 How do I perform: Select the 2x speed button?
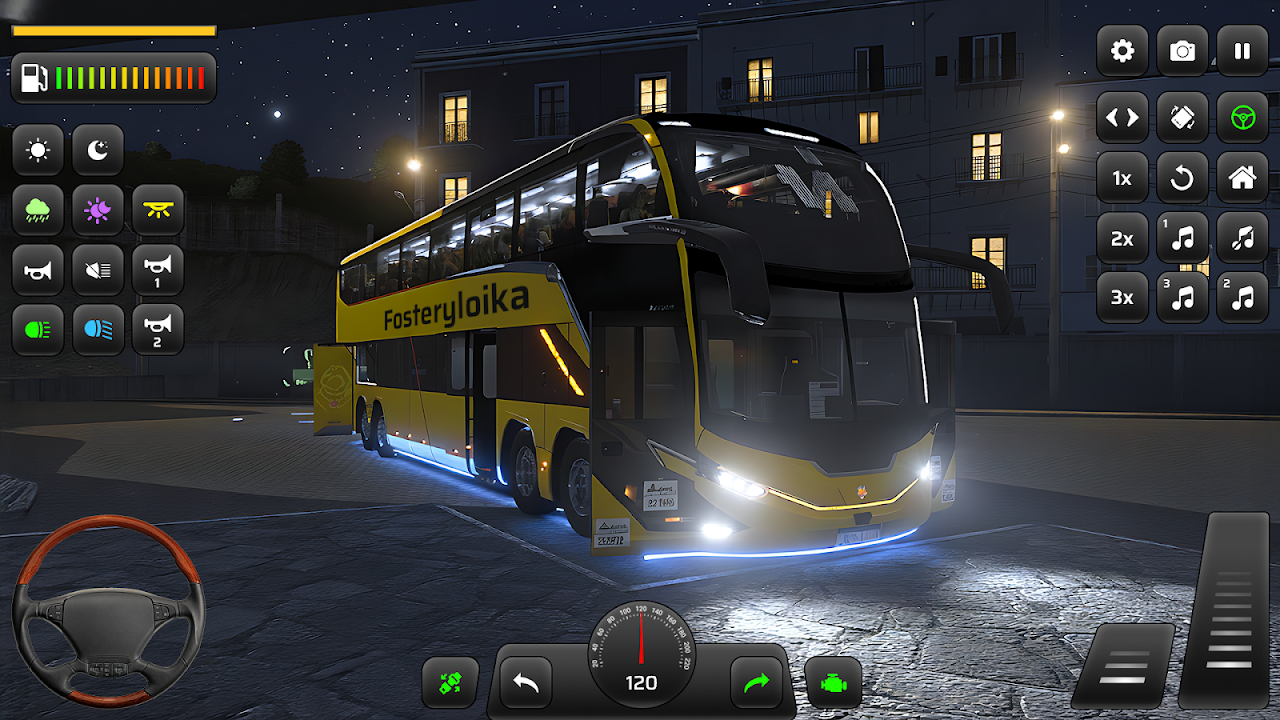[1122, 238]
